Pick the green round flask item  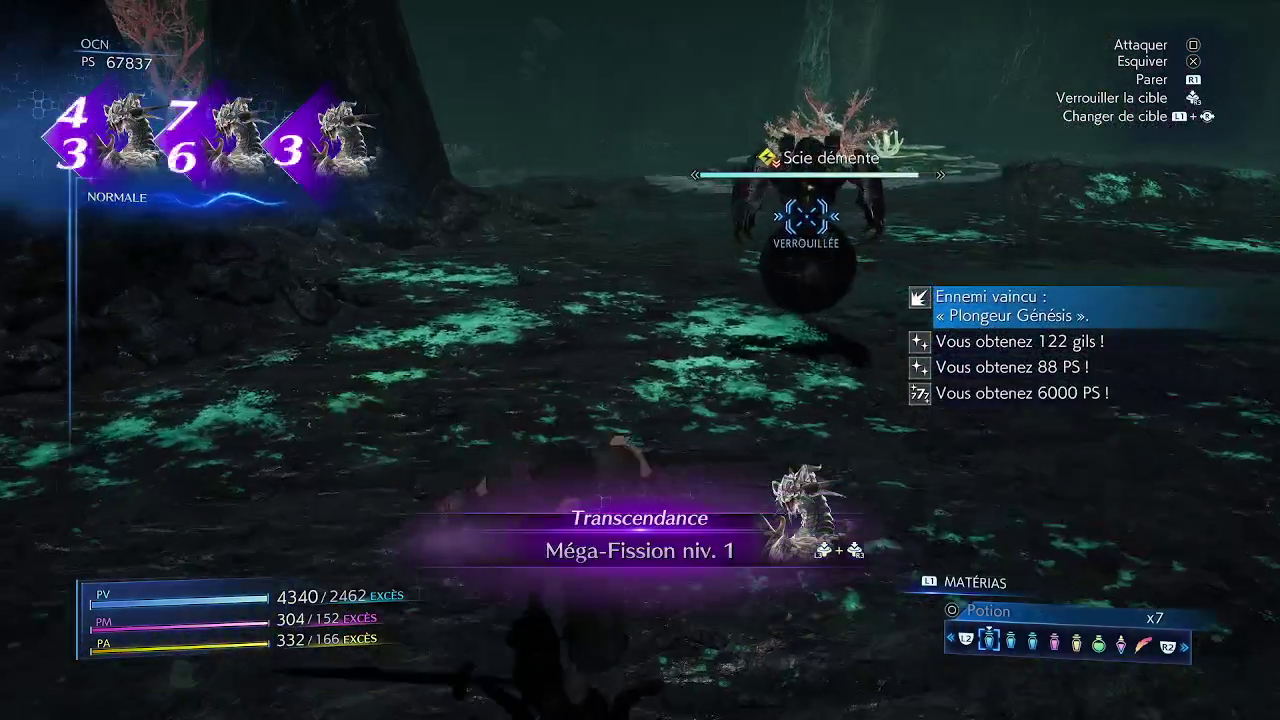coord(1099,643)
